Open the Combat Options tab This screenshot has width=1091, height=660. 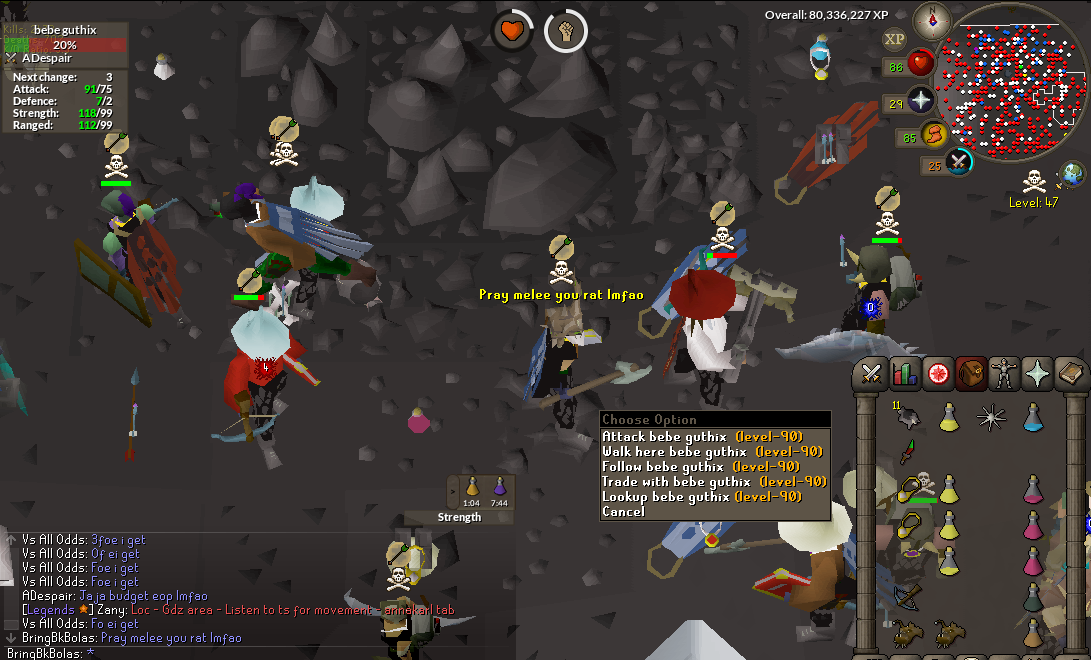pos(871,374)
